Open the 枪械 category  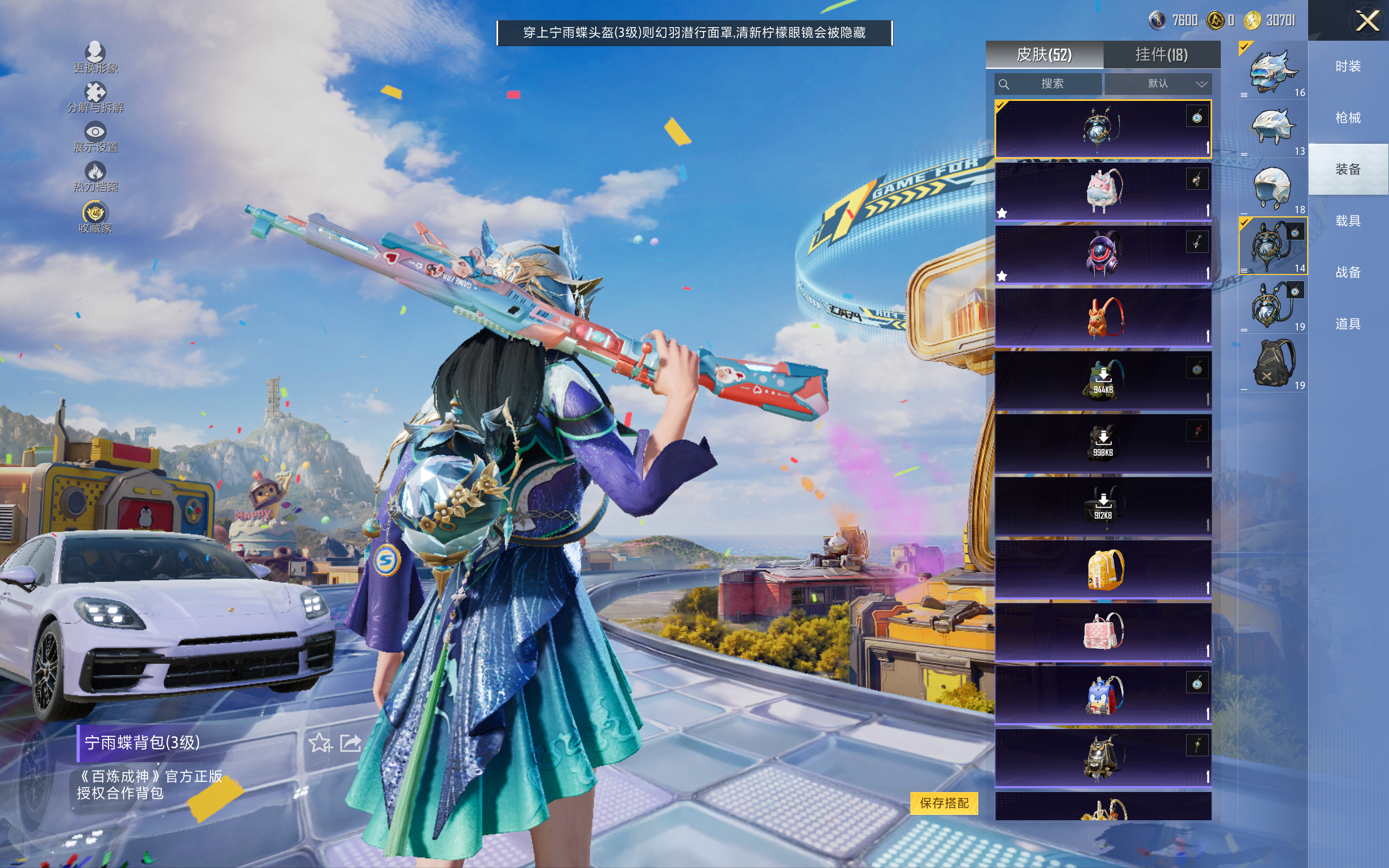1348,118
